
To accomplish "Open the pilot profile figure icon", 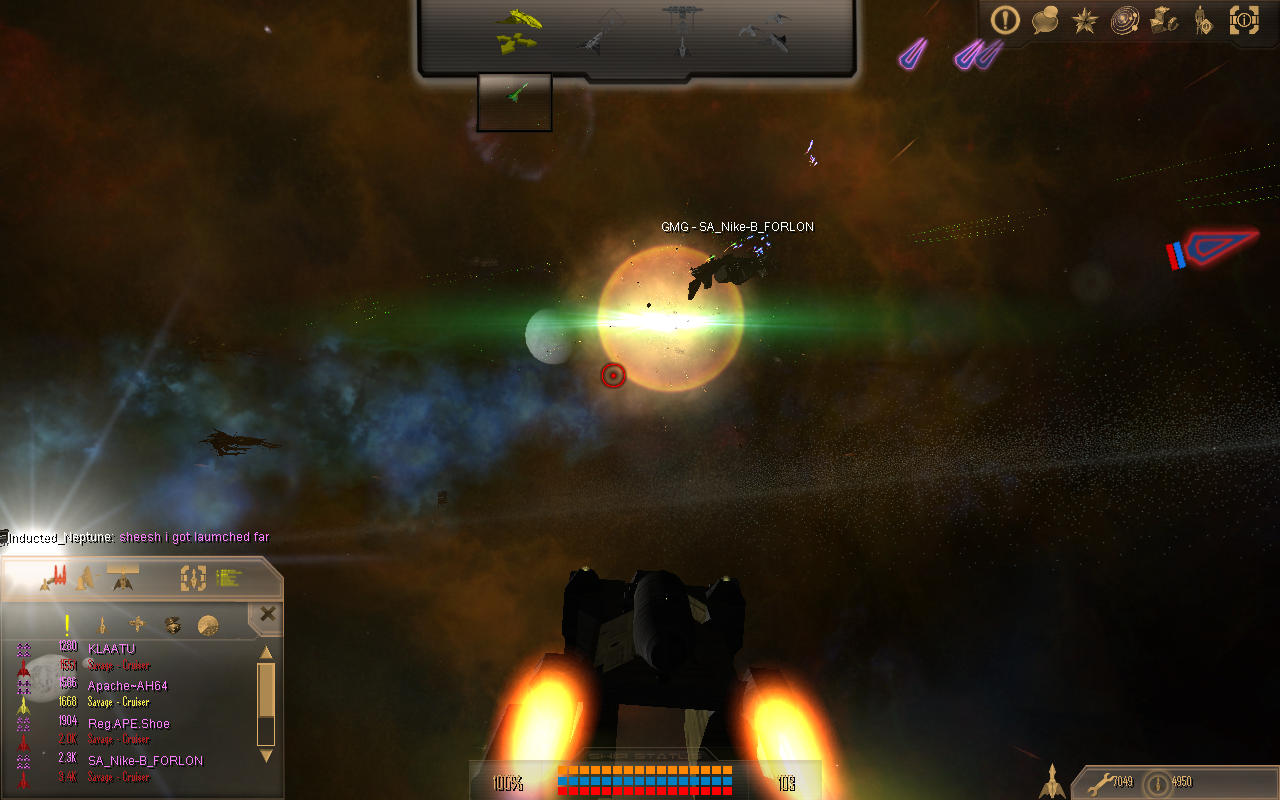I will 1201,21.
